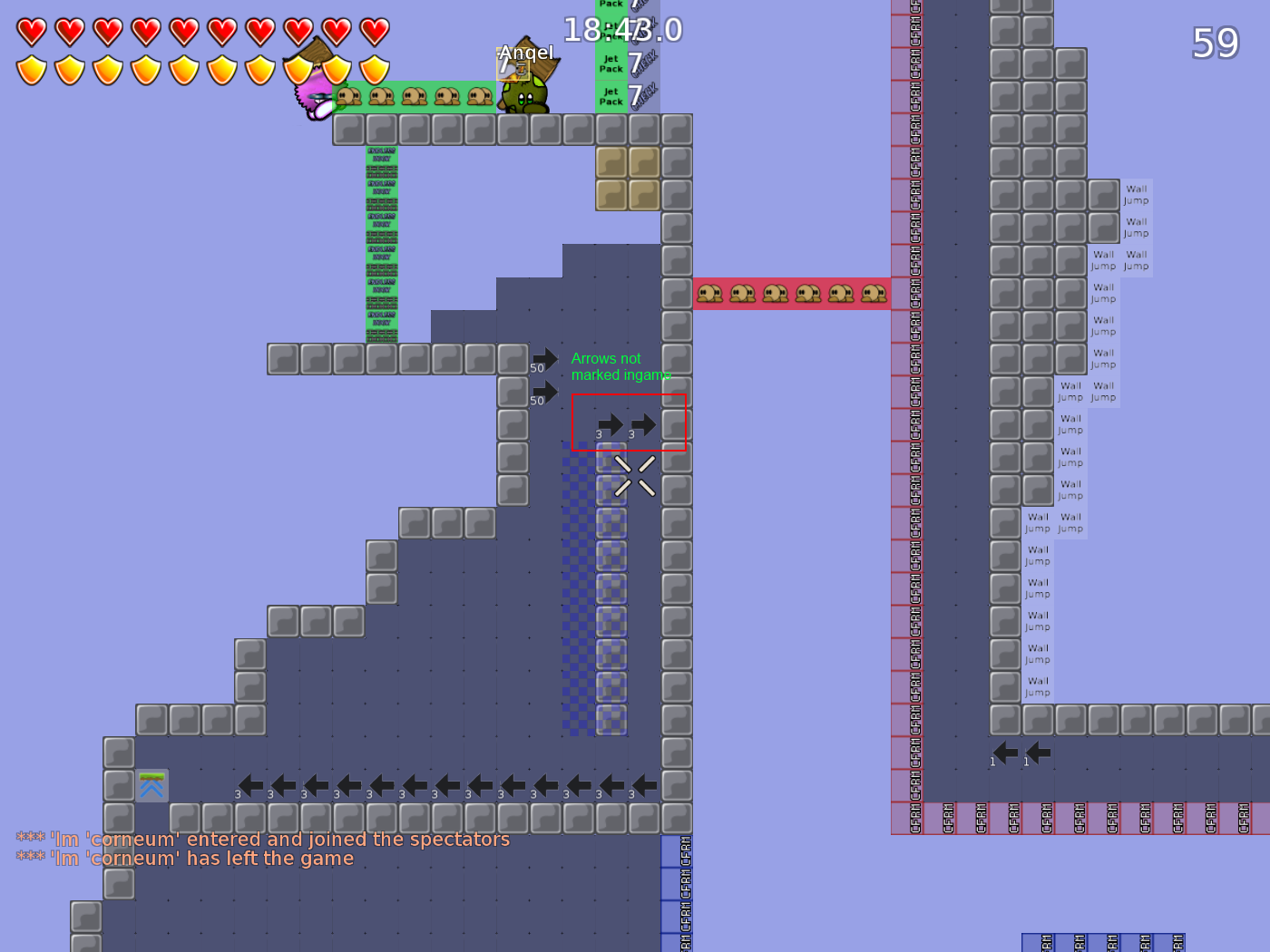Select the player nameplate "Angel"
Image resolution: width=1270 pixels, height=952 pixels.
[525, 53]
